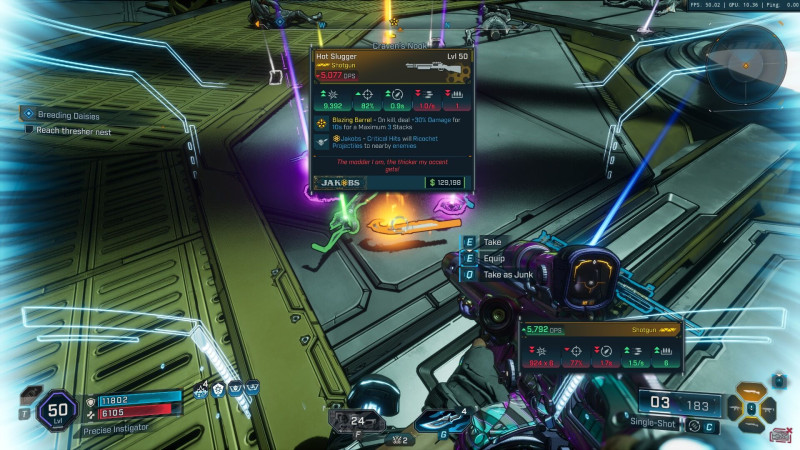
Task: Click the level 50 character badge
Action: click(x=56, y=412)
